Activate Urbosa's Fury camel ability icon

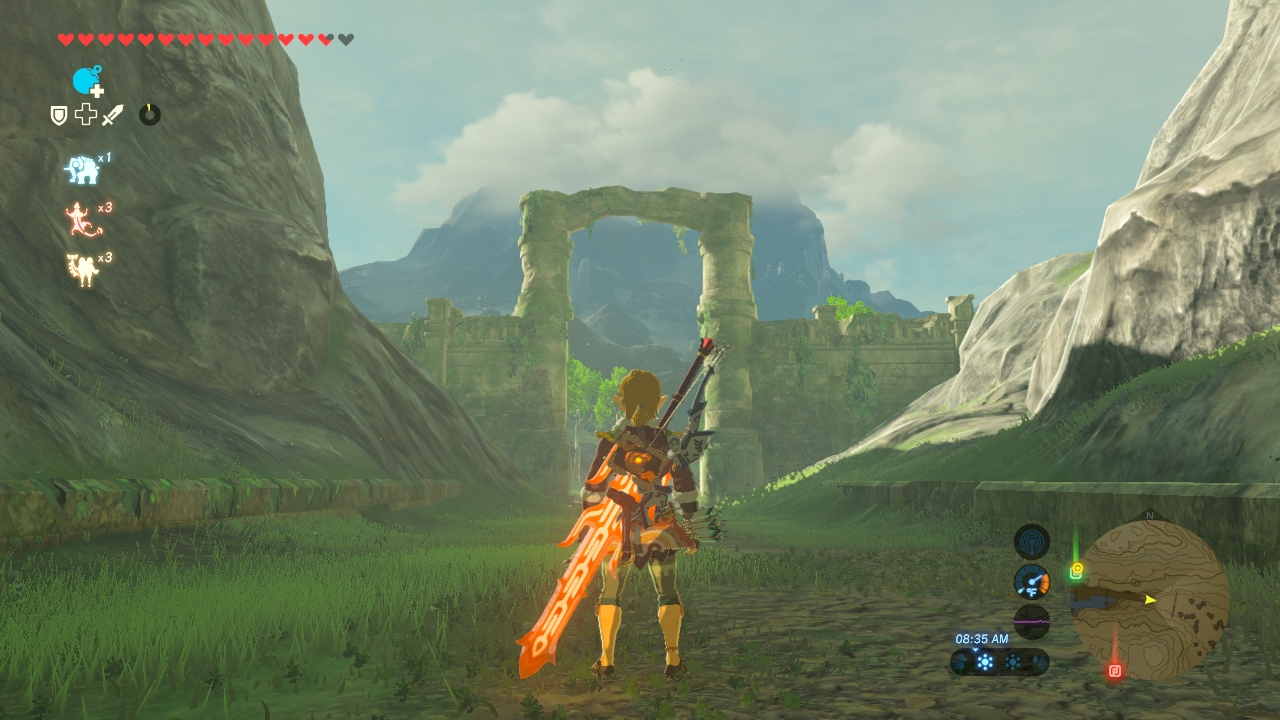click(x=82, y=269)
